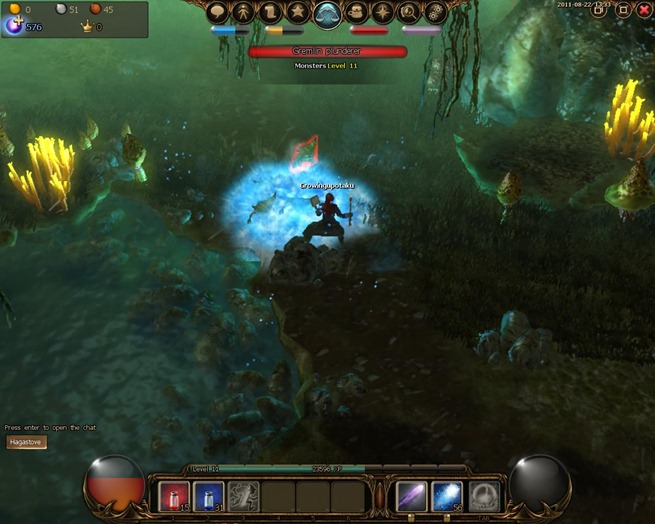Open the gear settings icon
Screen dimensions: 655x524
pos(436,13)
